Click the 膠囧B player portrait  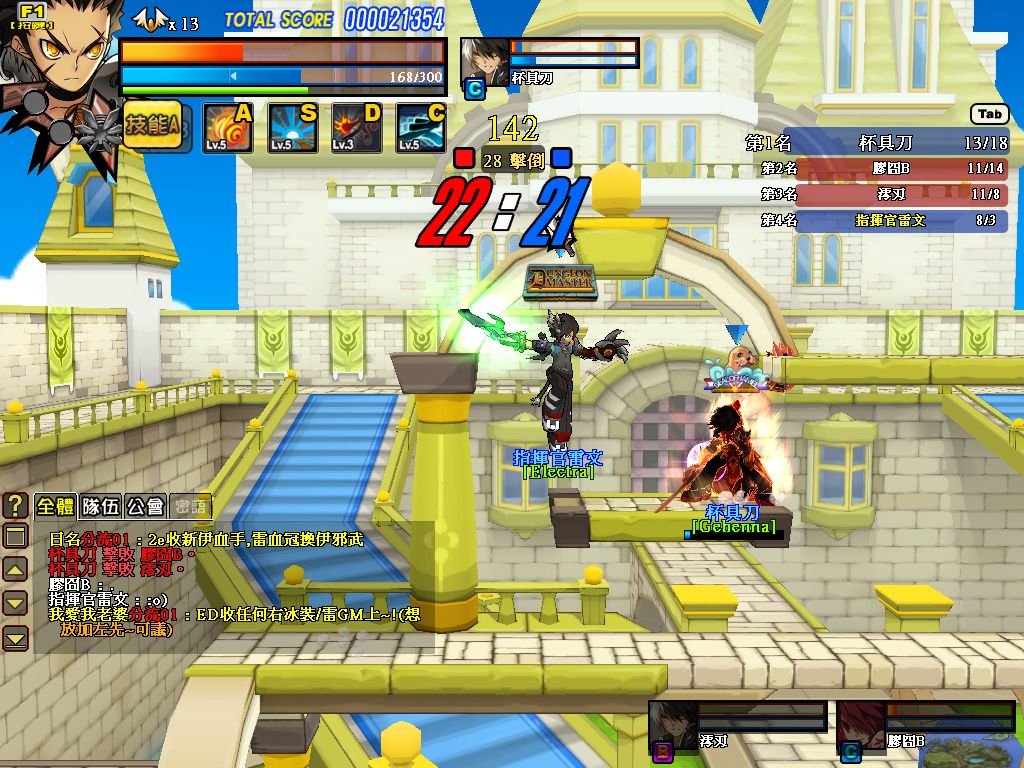coord(859,724)
